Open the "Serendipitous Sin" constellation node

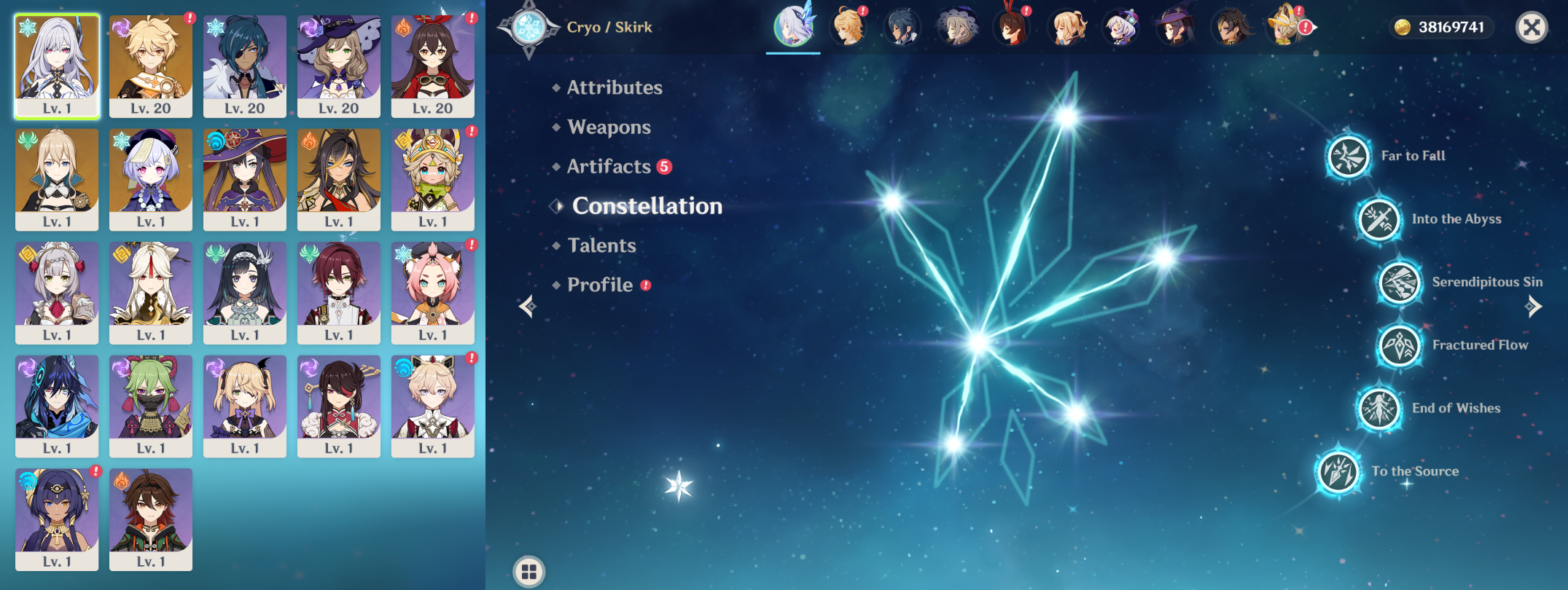point(1396,282)
